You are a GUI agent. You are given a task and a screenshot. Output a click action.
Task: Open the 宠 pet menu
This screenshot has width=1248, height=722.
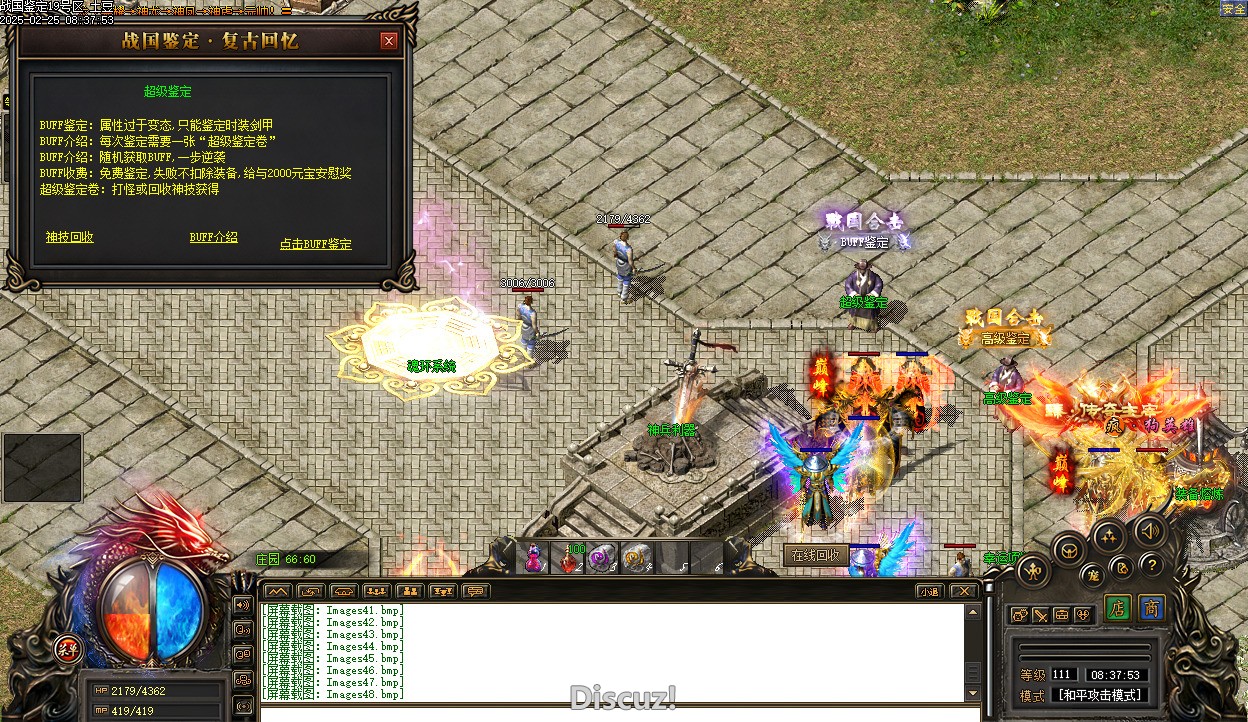[1093, 575]
